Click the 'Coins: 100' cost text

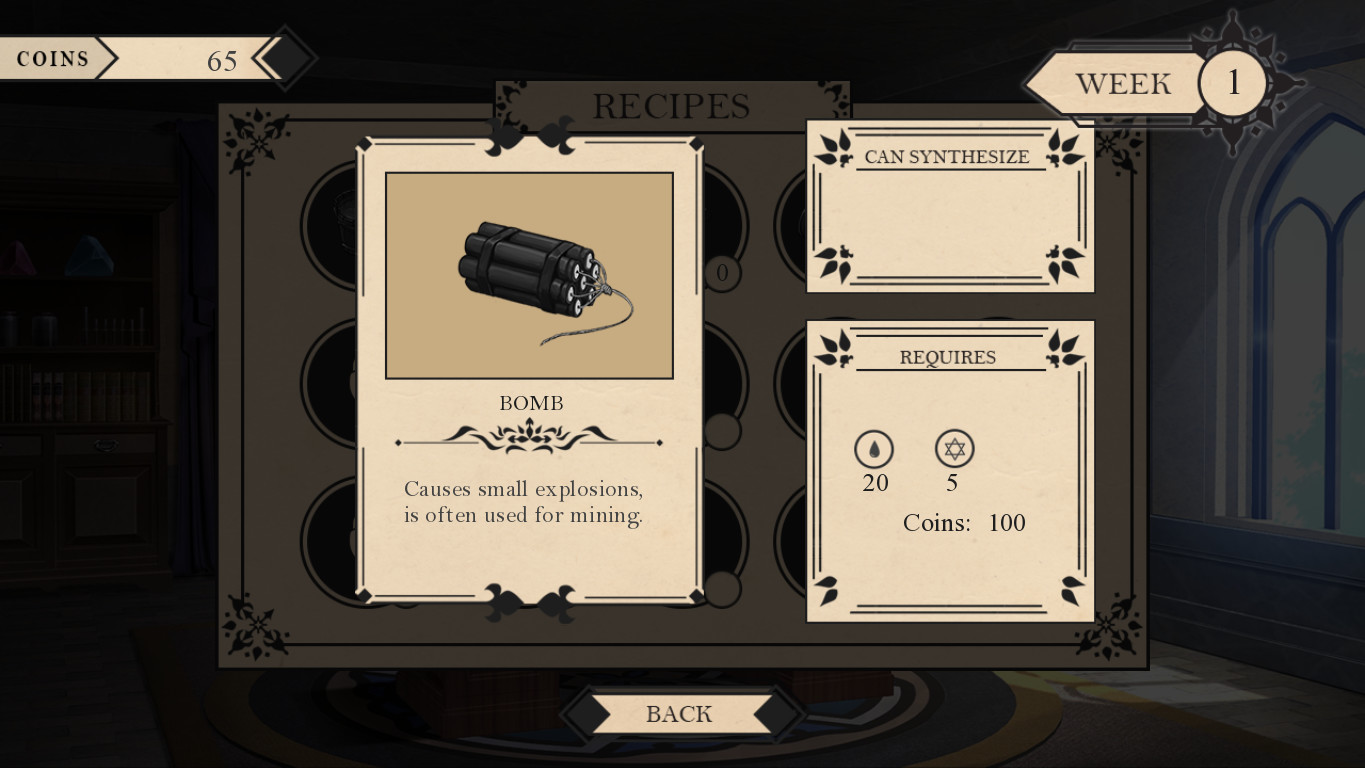tap(965, 523)
